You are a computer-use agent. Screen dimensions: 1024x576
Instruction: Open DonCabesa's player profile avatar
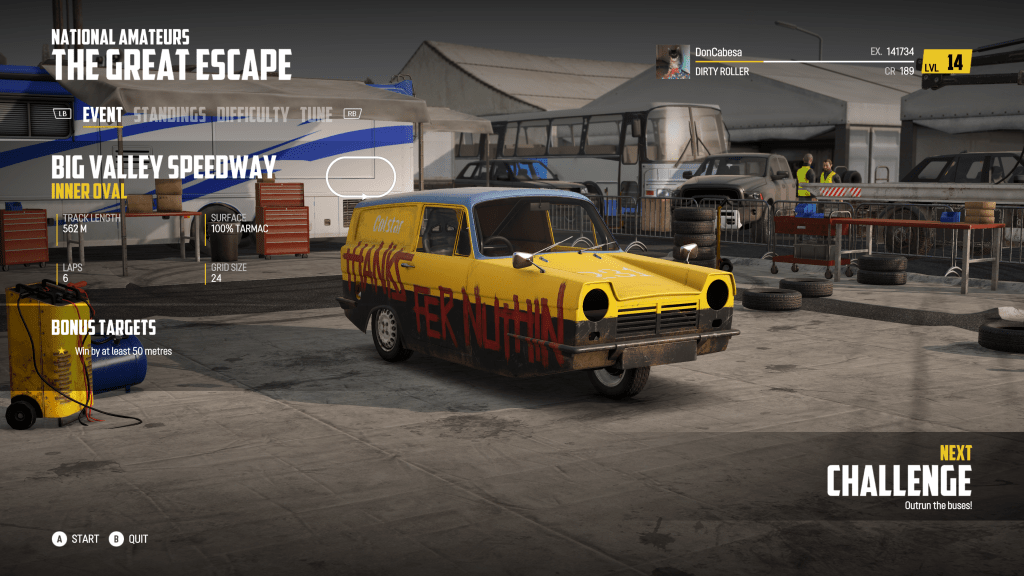pyautogui.click(x=672, y=61)
